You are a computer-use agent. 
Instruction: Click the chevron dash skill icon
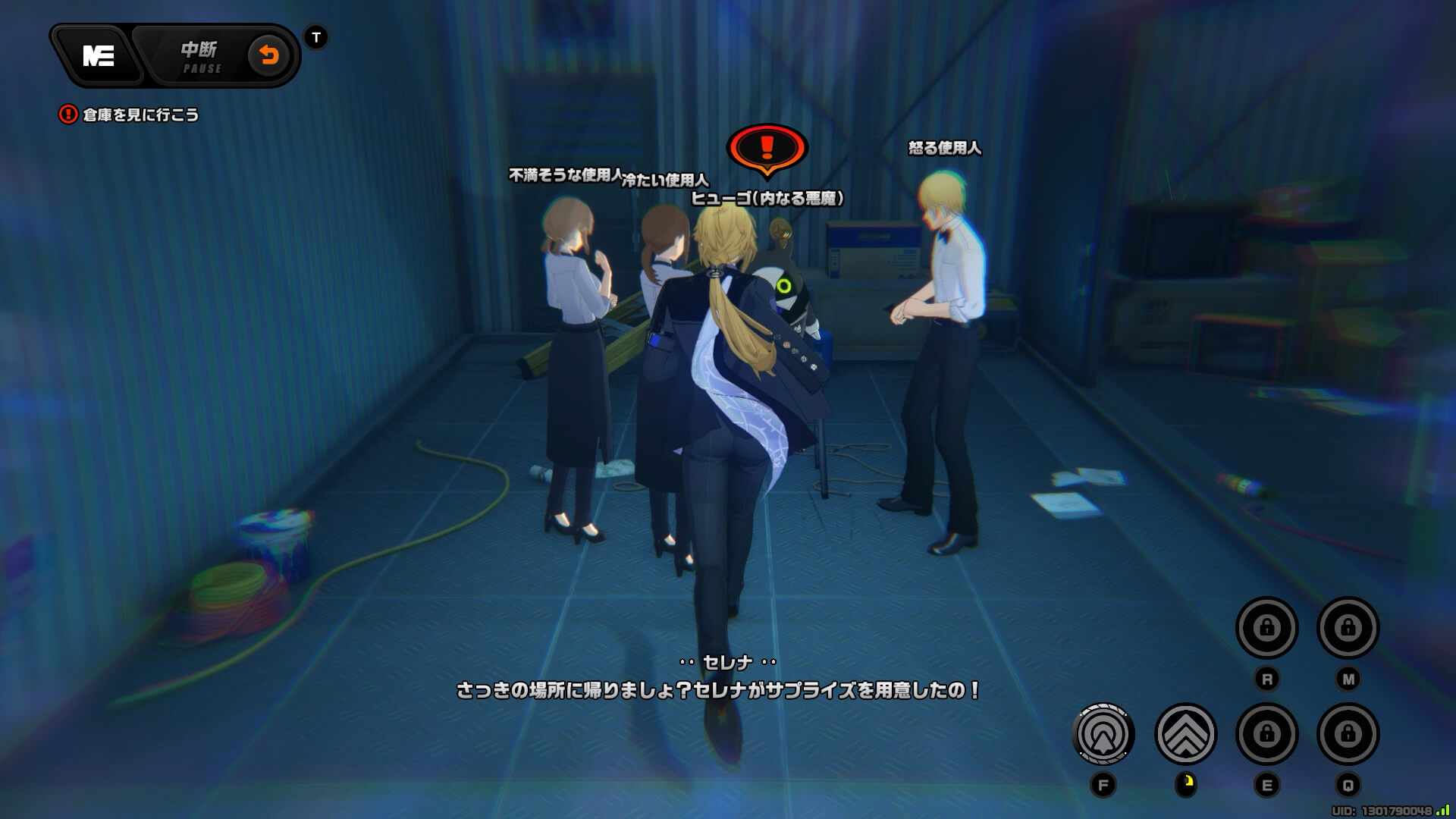(1185, 734)
